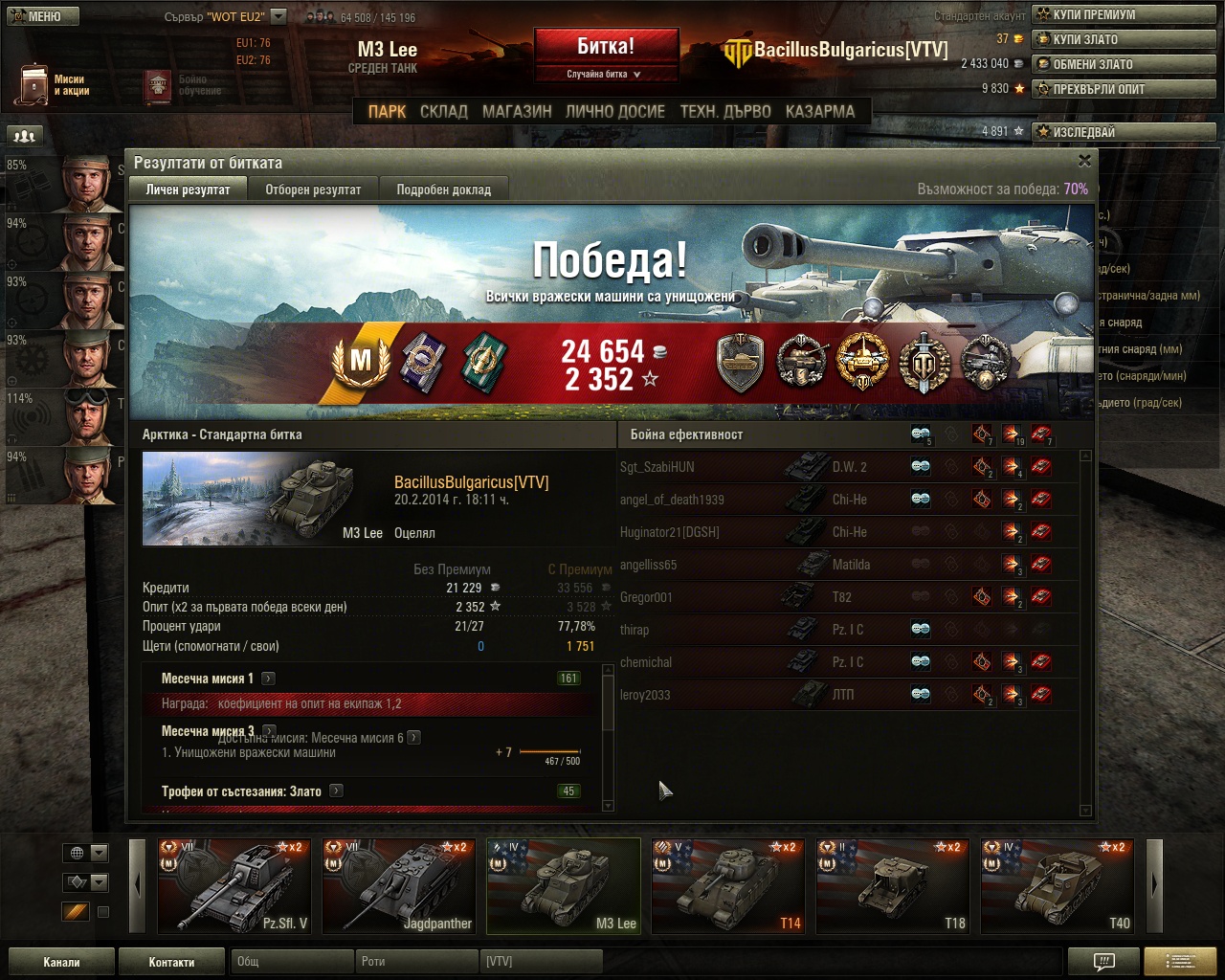
Task: Click the red Битка! battle button
Action: click(606, 47)
